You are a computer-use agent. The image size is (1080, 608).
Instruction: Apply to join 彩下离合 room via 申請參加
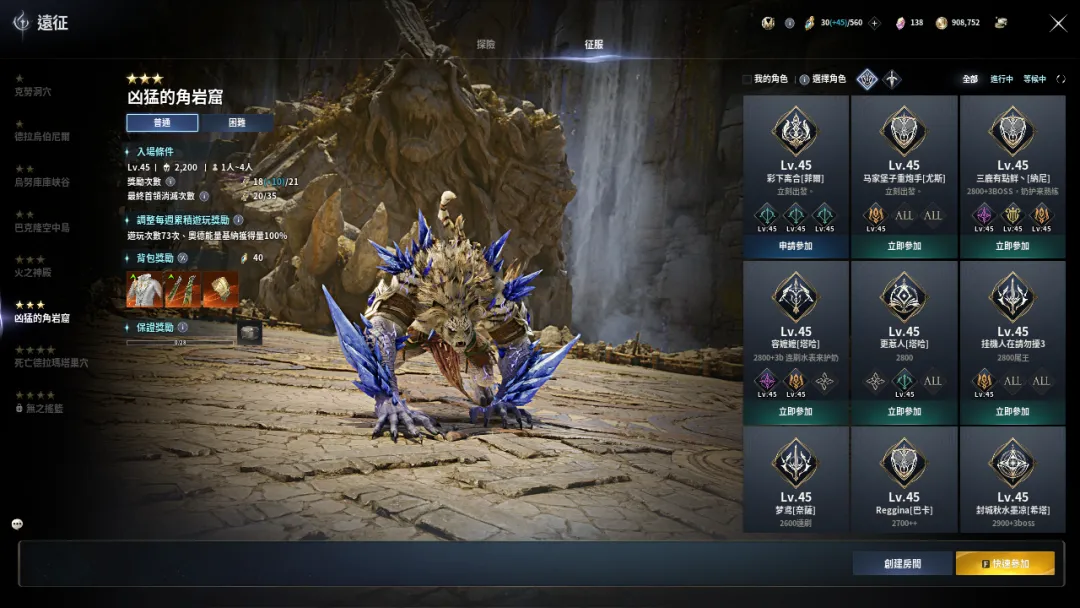tap(796, 246)
